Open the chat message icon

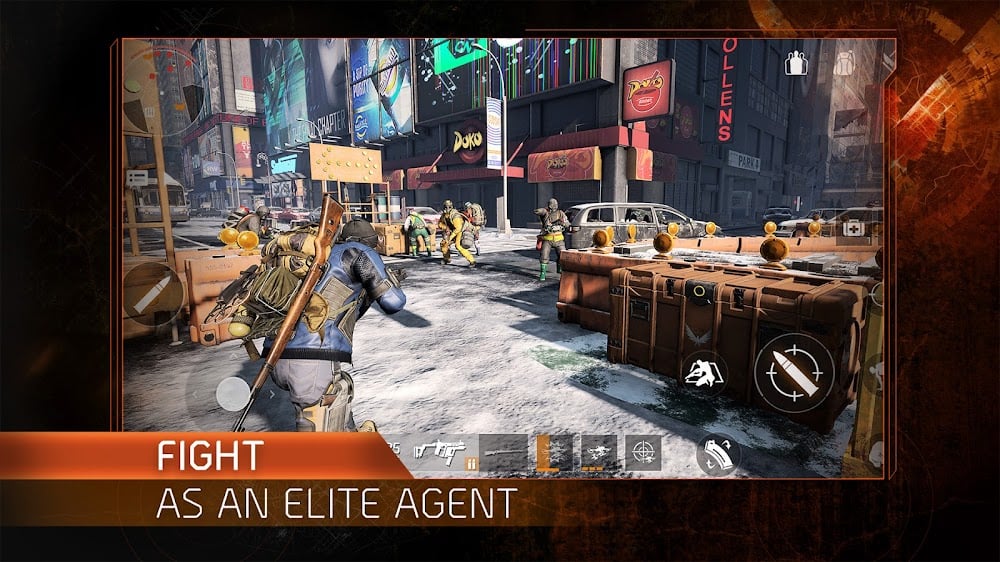138,178
